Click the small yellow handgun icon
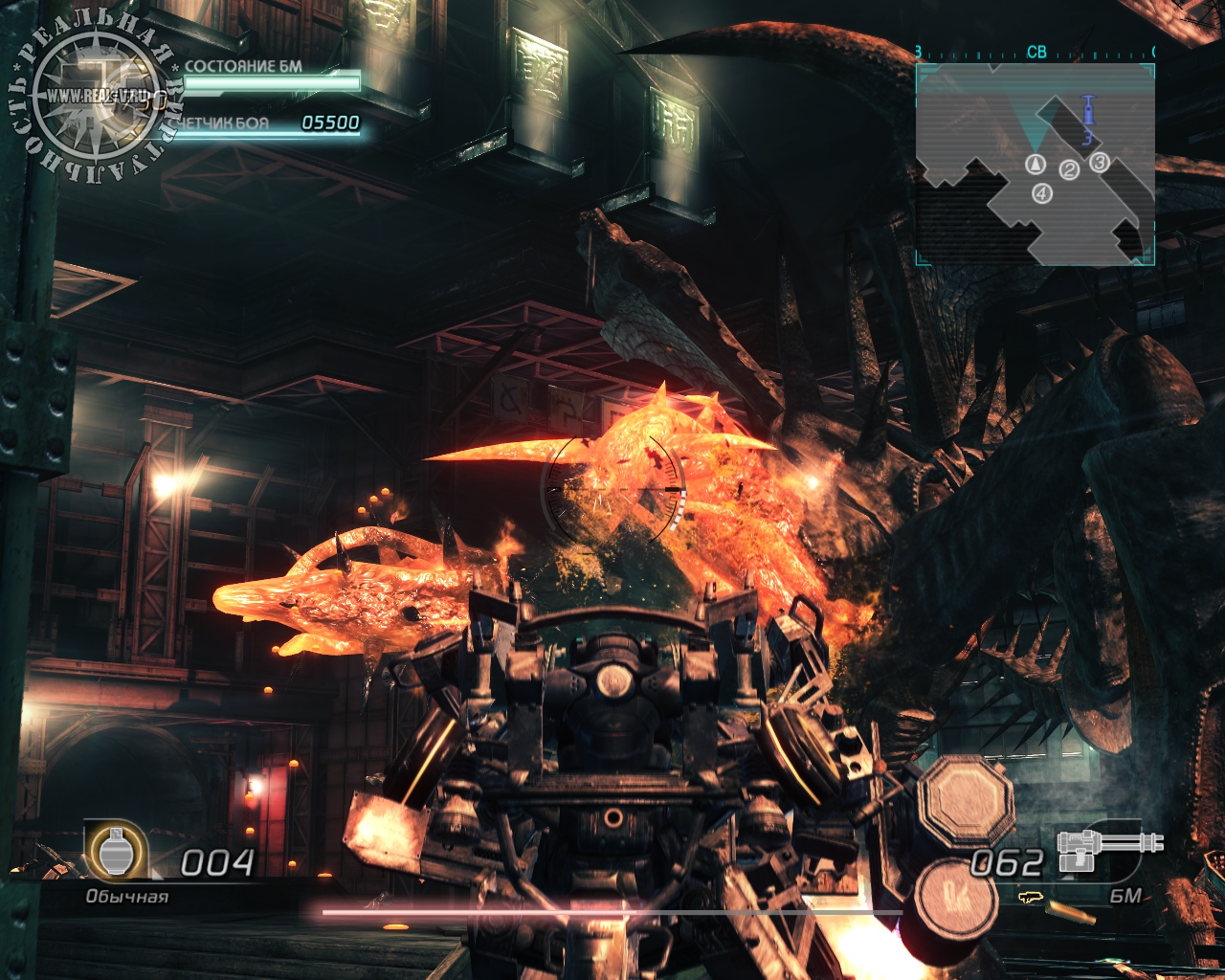Screen dimensions: 1225x980 [1030, 898]
